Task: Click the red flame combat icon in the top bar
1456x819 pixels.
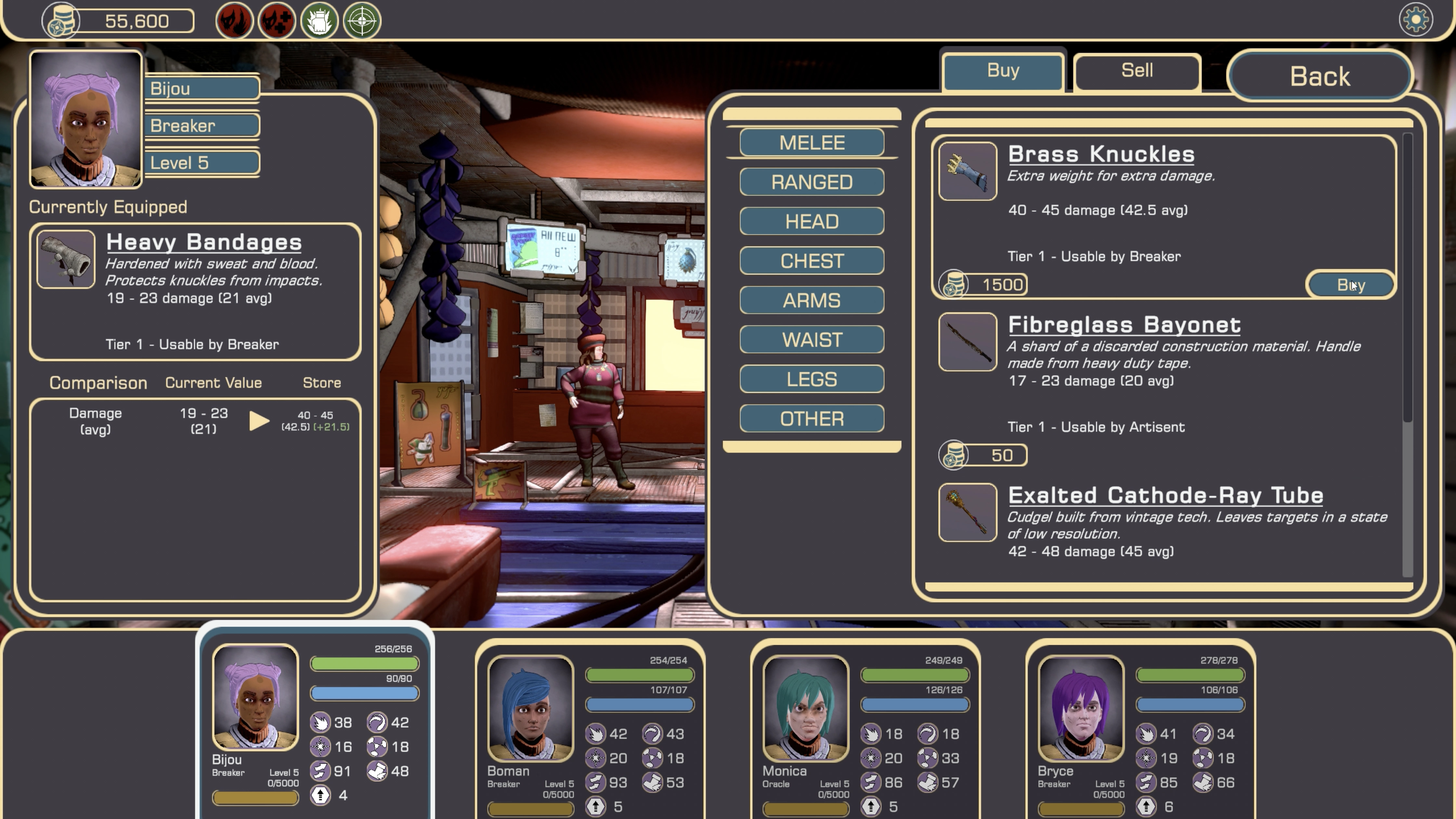Action: (x=235, y=21)
